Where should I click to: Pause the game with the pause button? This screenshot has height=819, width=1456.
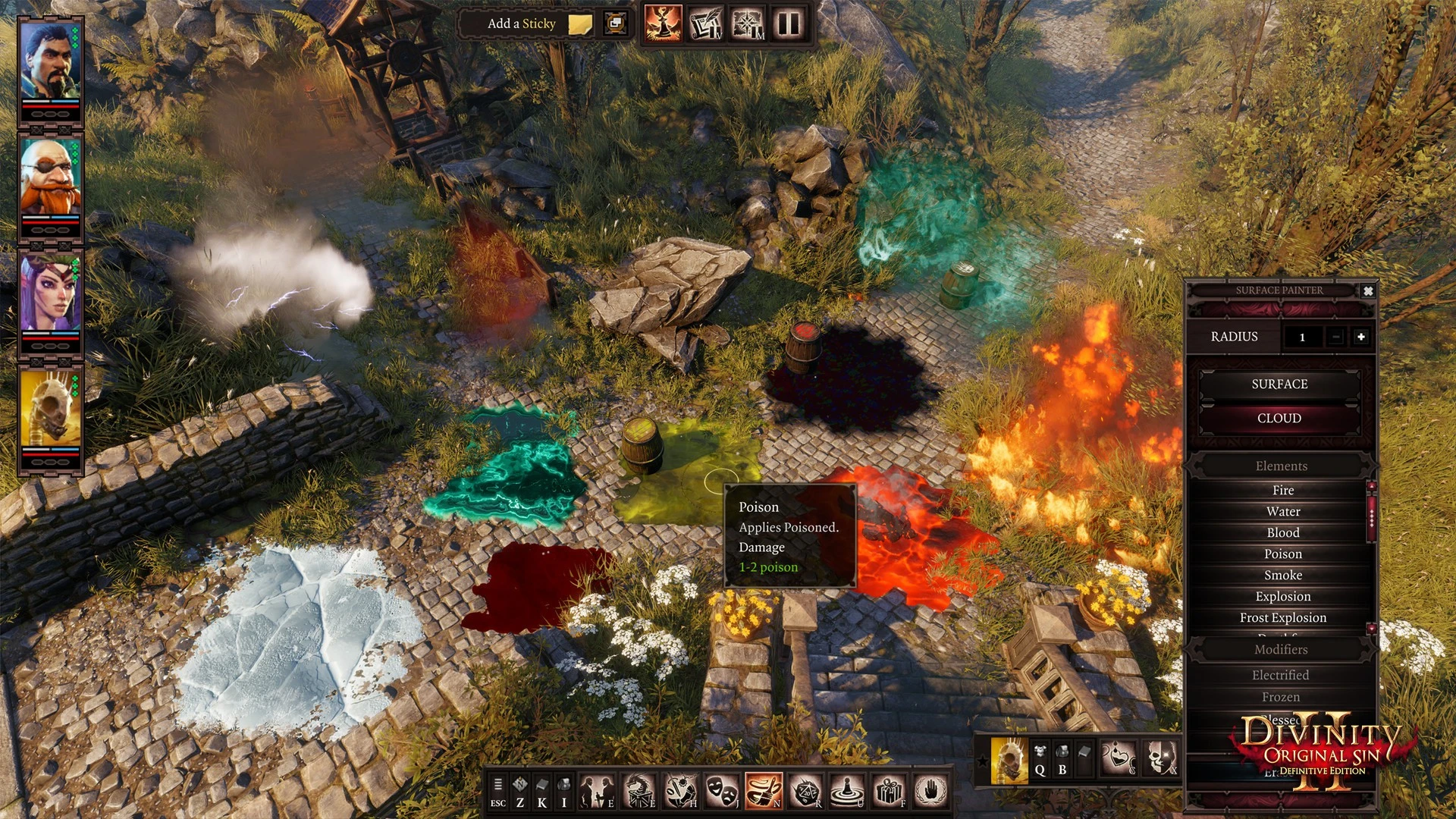[789, 24]
